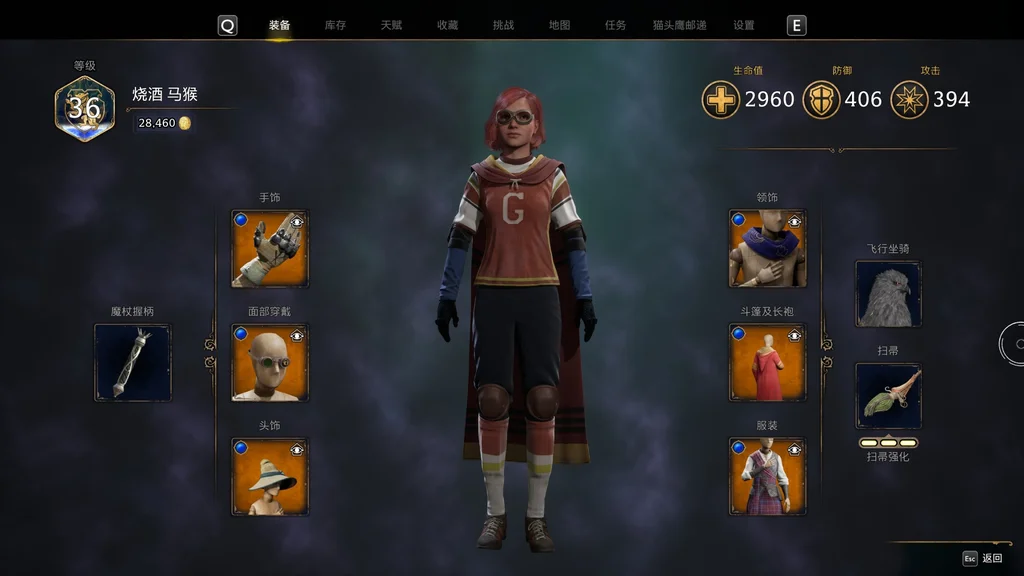Viewport: 1024px width, 576px height.
Task: Switch to the 库存 inventory tab
Action: pyautogui.click(x=335, y=25)
